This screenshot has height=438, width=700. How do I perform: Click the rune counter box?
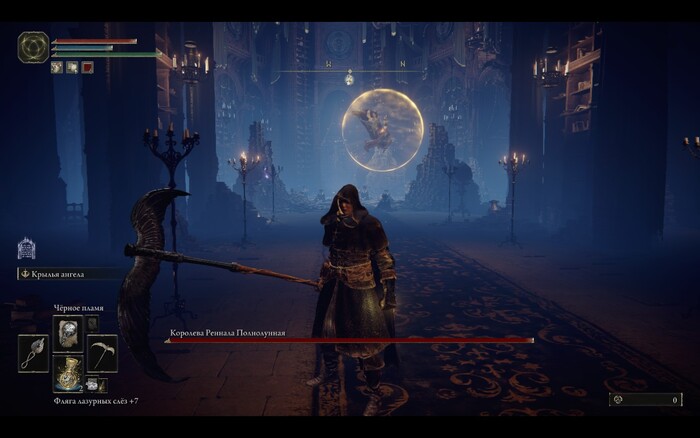coord(645,399)
